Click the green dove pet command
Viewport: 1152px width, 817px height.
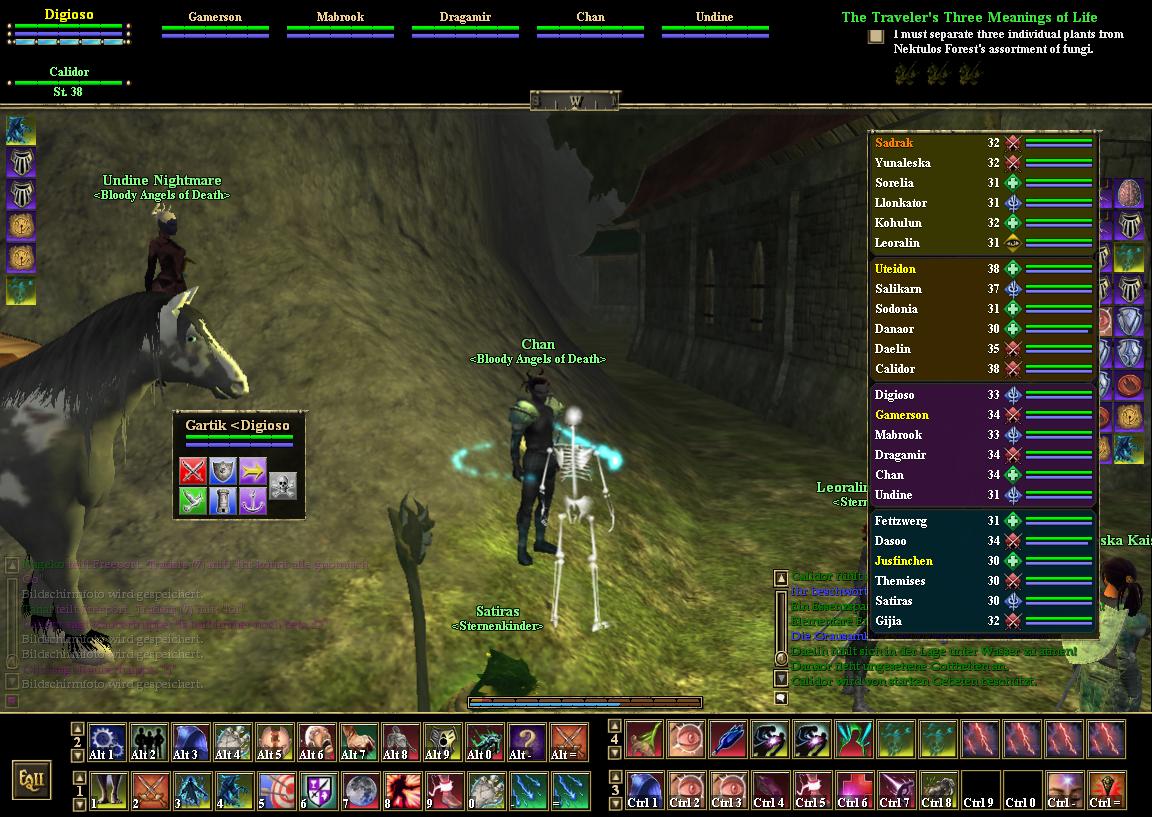pos(193,501)
